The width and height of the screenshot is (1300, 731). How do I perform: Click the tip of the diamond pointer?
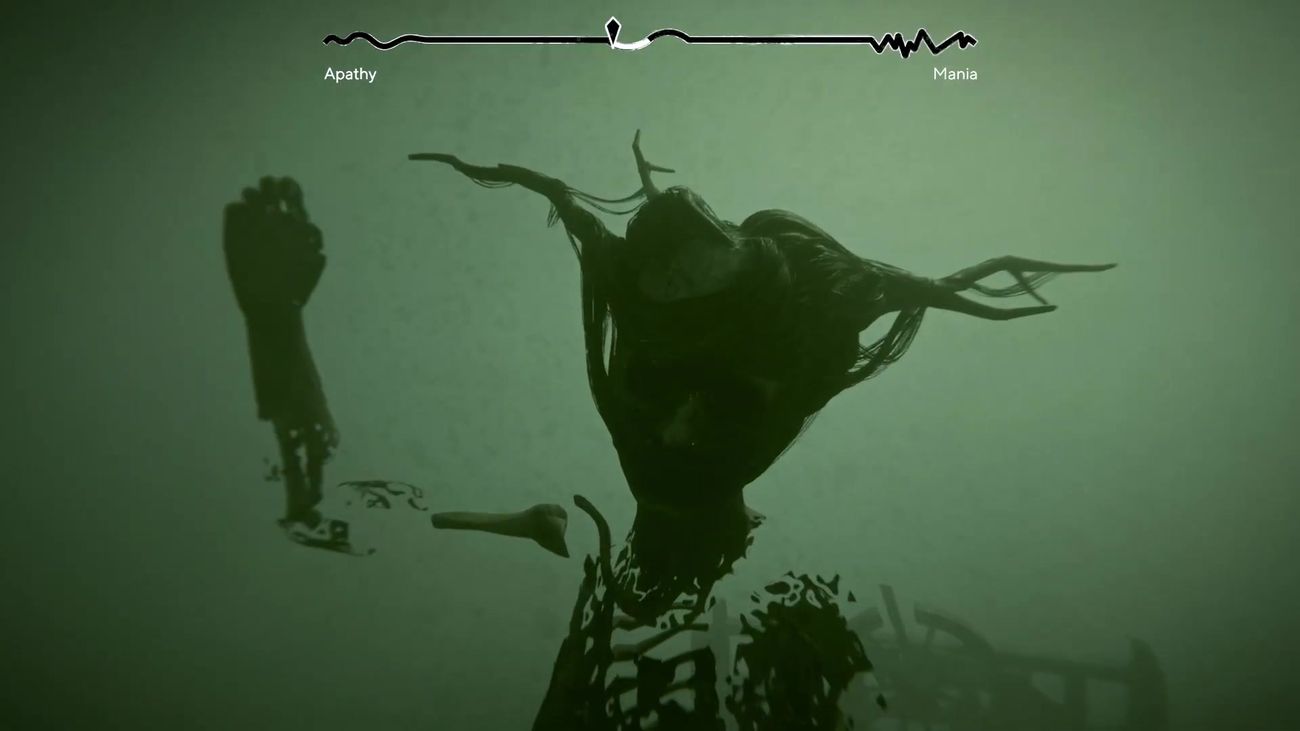[x=612, y=18]
